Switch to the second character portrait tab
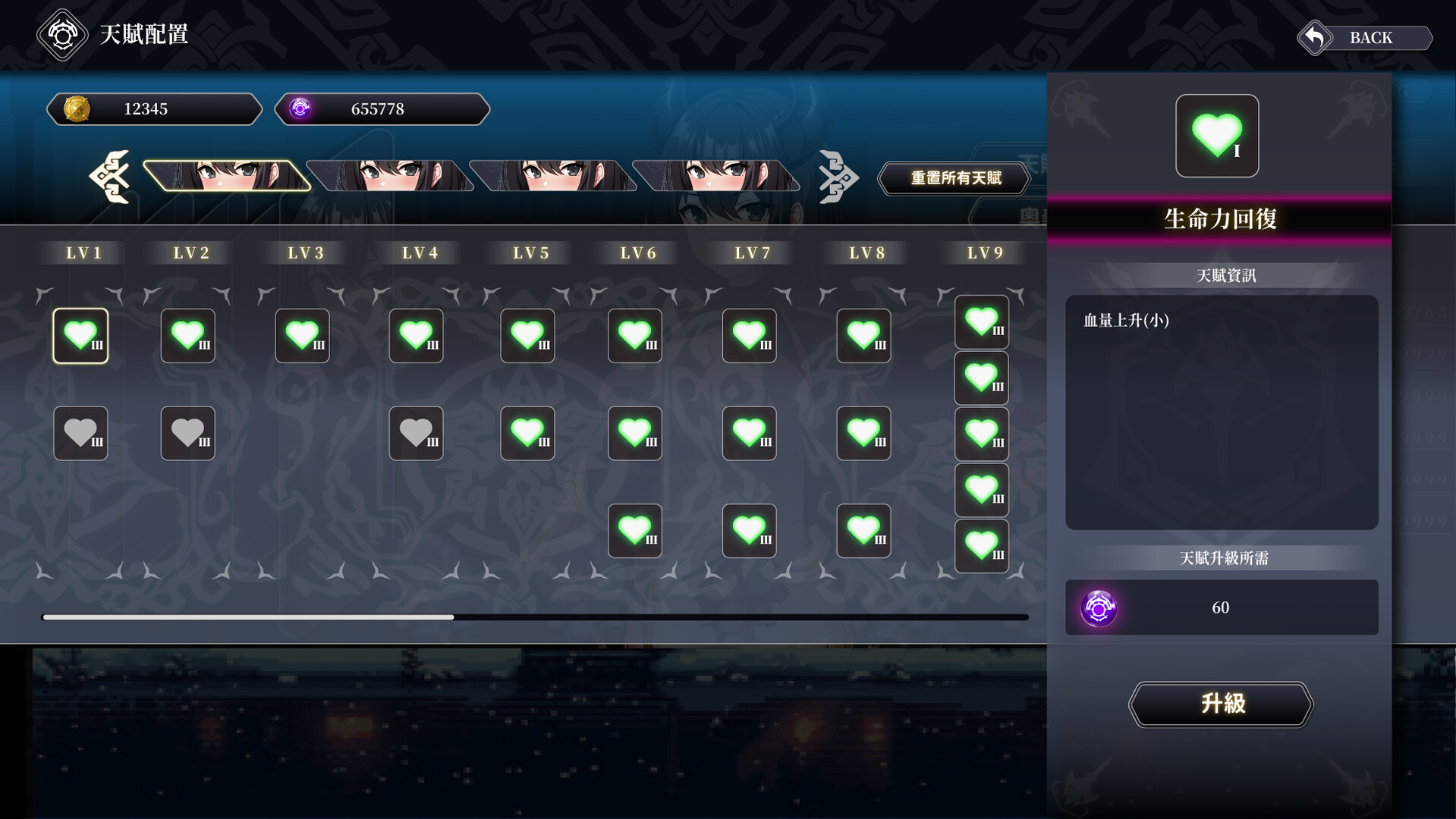 pyautogui.click(x=391, y=175)
